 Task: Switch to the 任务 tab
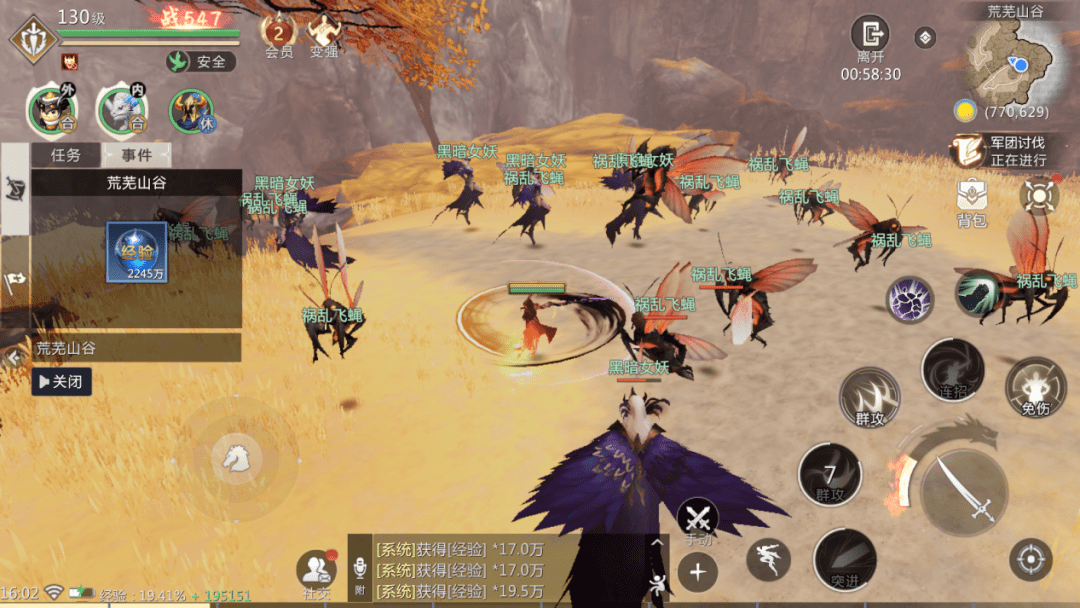pos(65,155)
